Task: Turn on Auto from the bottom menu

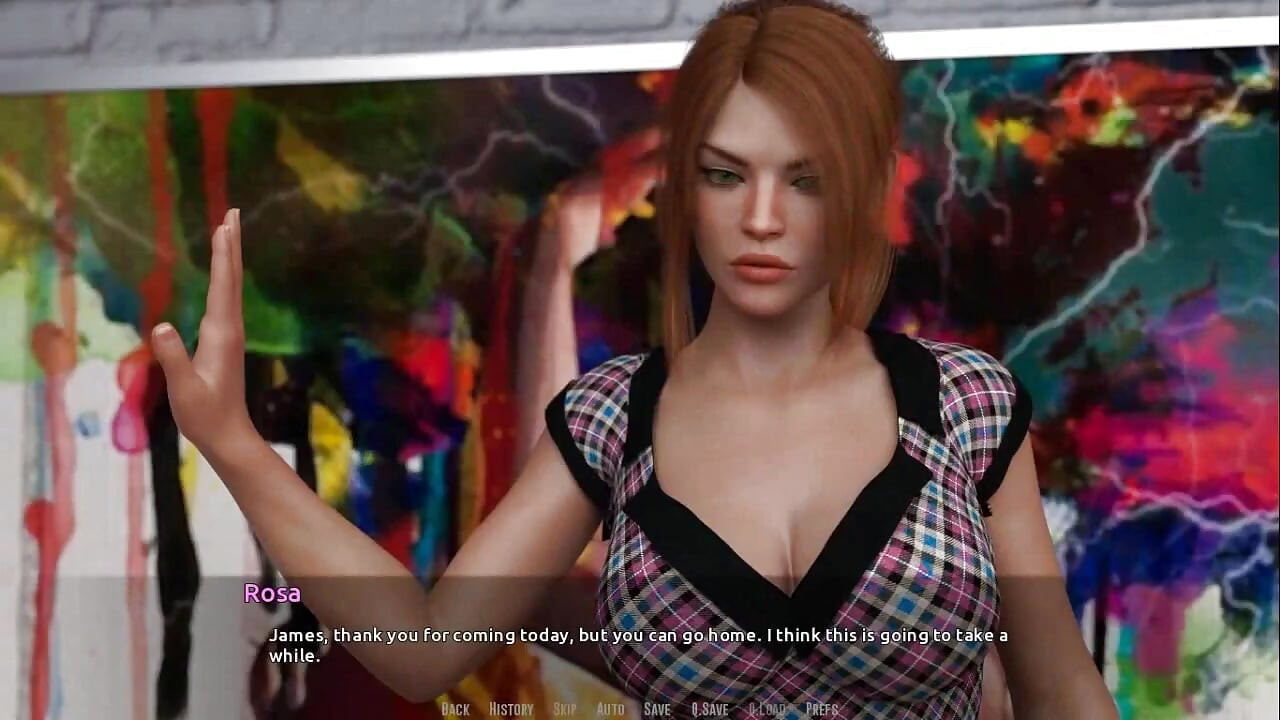Action: (x=609, y=709)
